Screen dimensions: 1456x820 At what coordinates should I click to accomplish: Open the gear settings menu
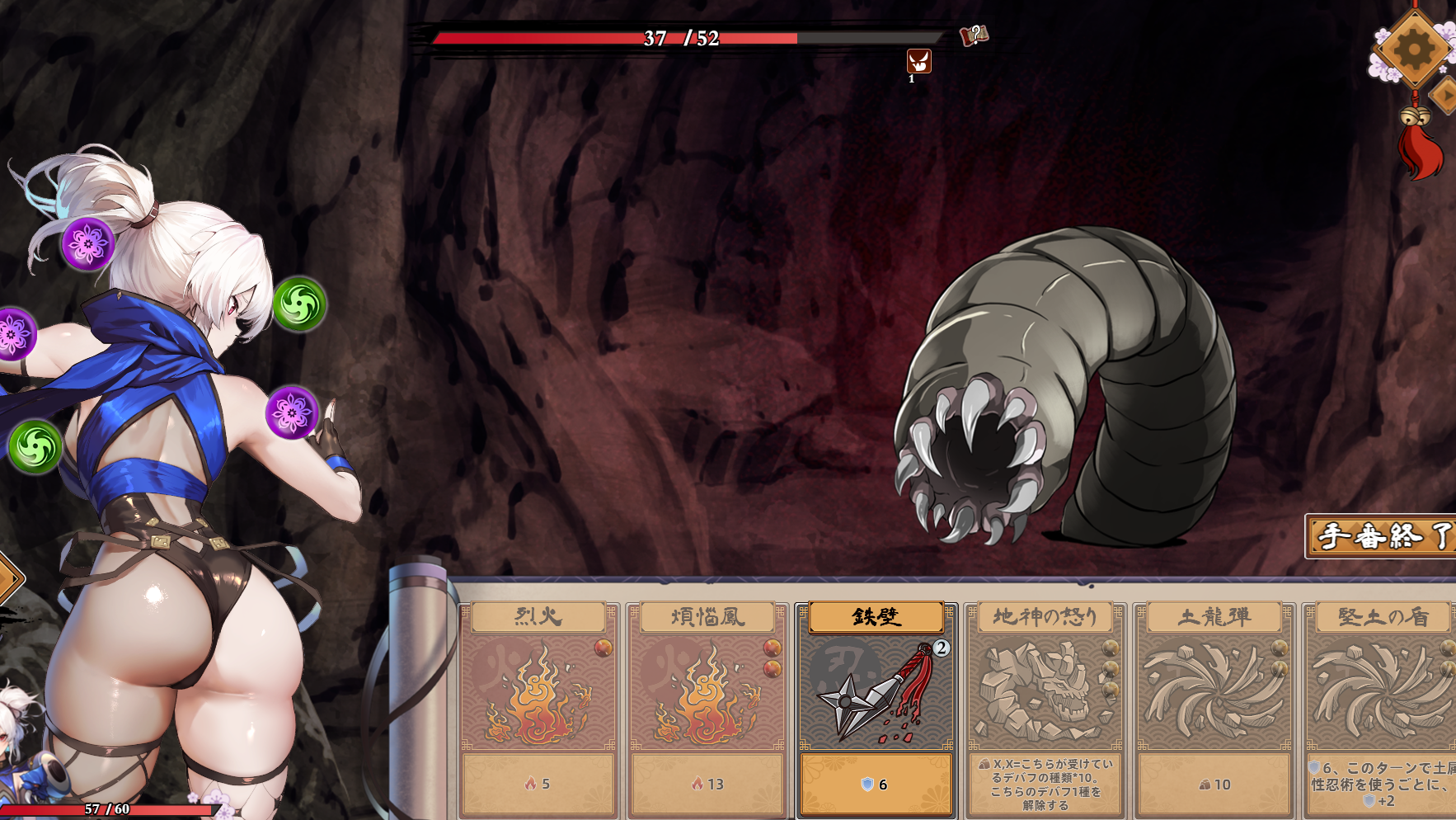(1413, 49)
